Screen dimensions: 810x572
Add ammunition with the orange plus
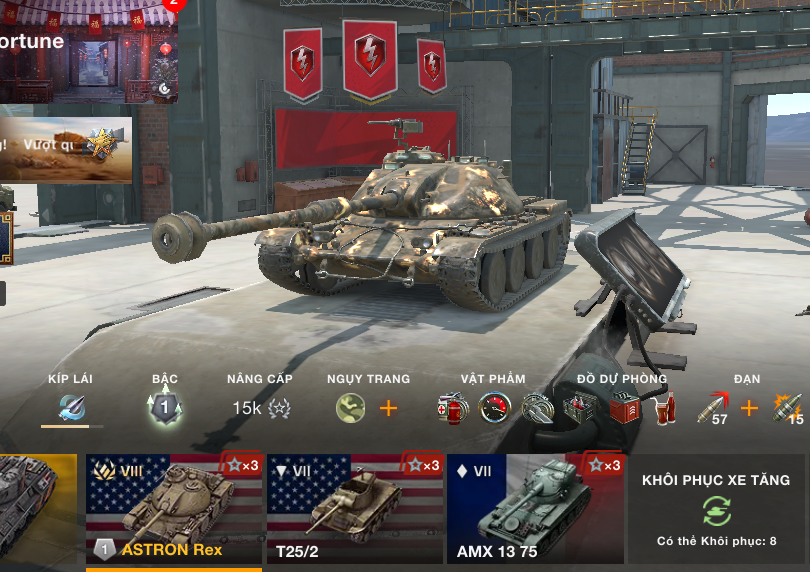[x=749, y=408]
